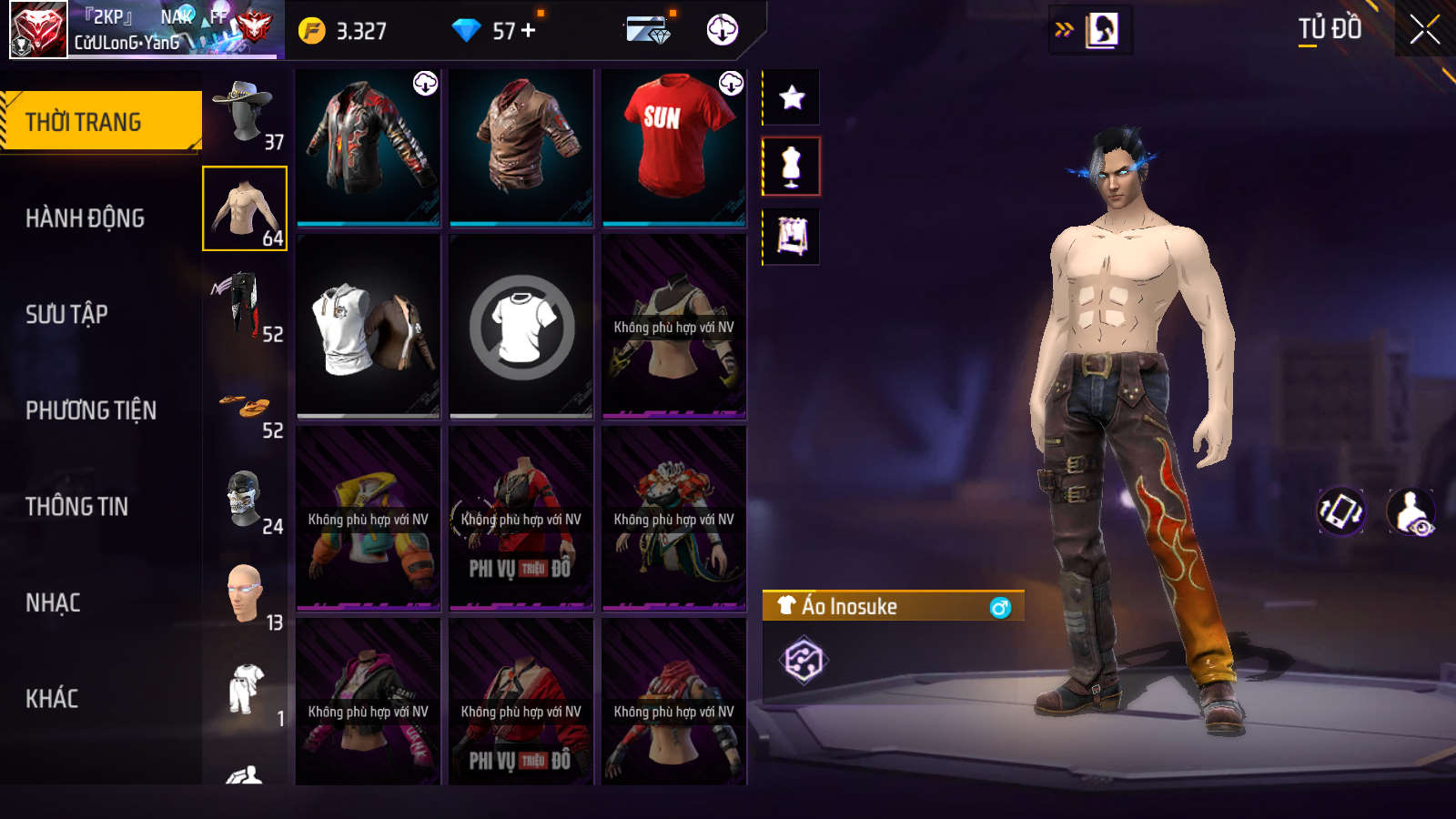Switch to the HÀNH ĐỘNG menu
1456x819 pixels.
coord(85,218)
